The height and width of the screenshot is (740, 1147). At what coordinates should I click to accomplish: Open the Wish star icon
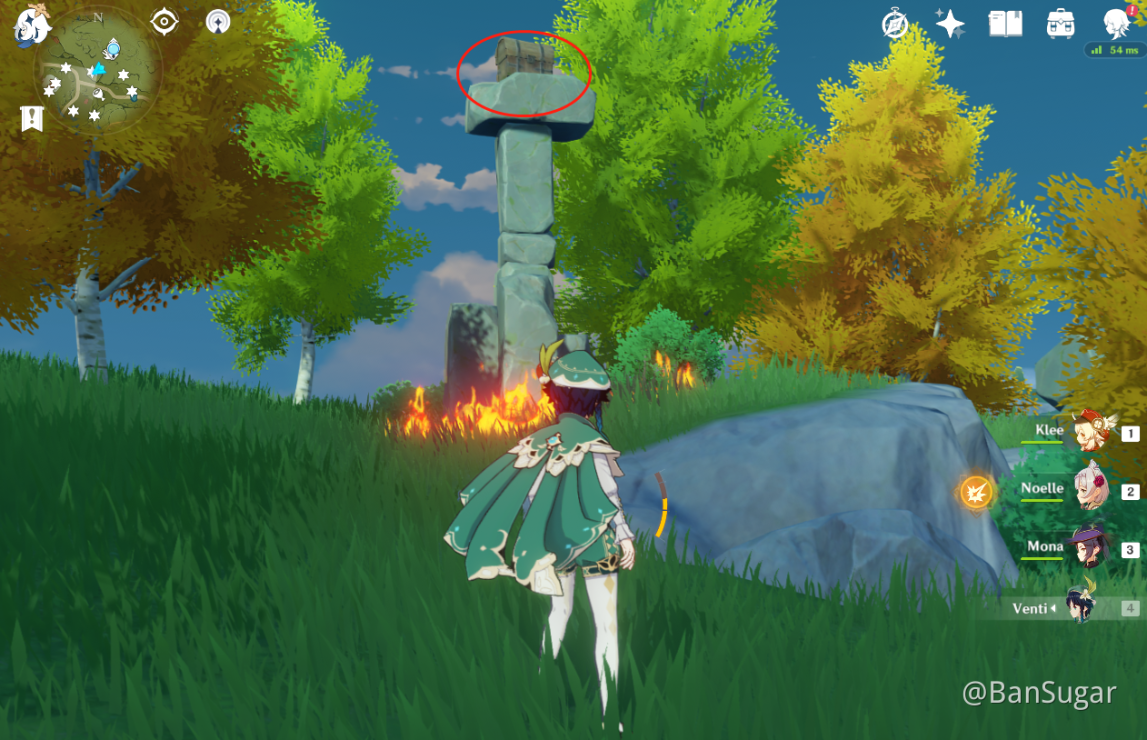pos(949,24)
